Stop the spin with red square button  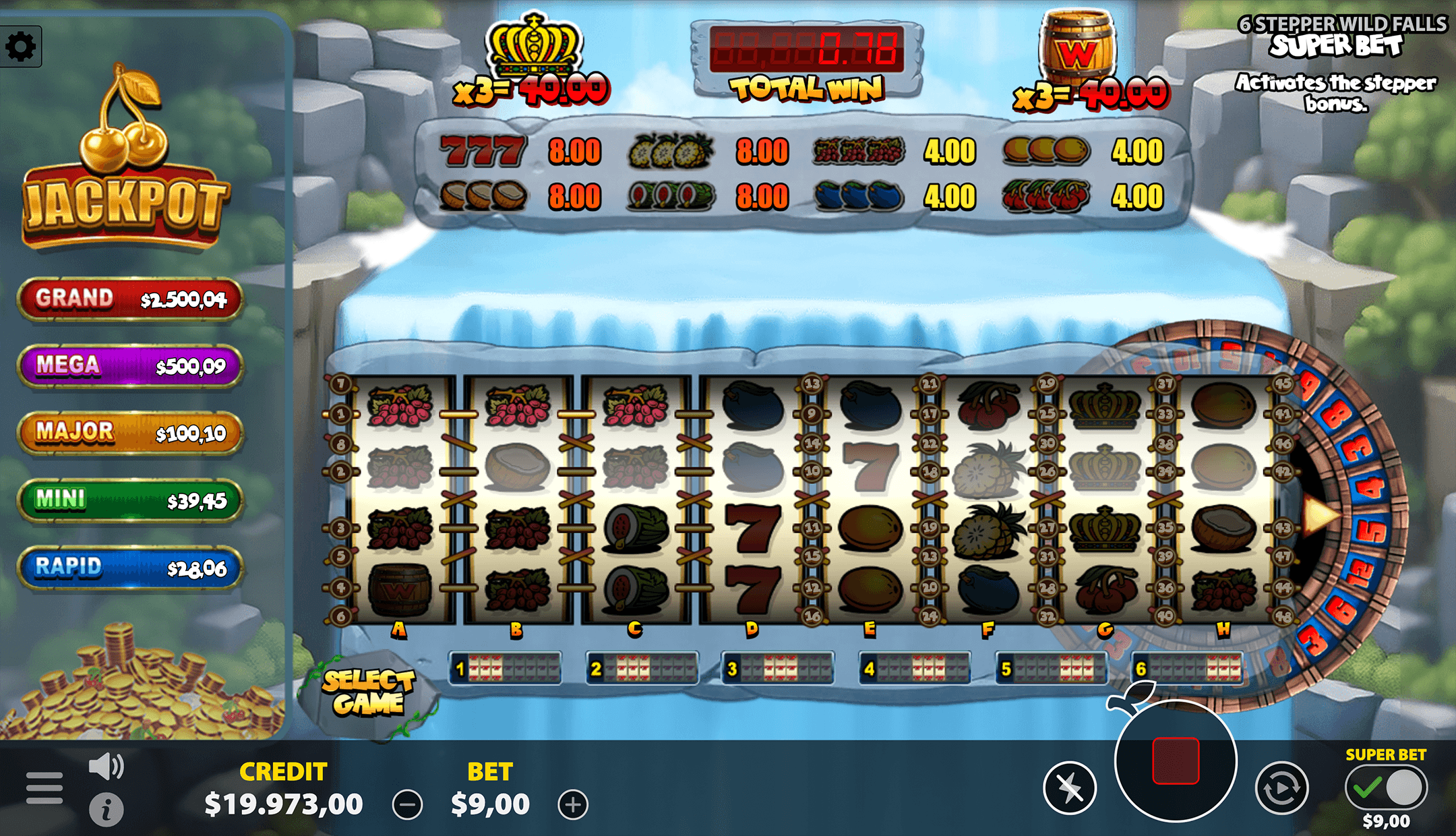[x=1176, y=761]
